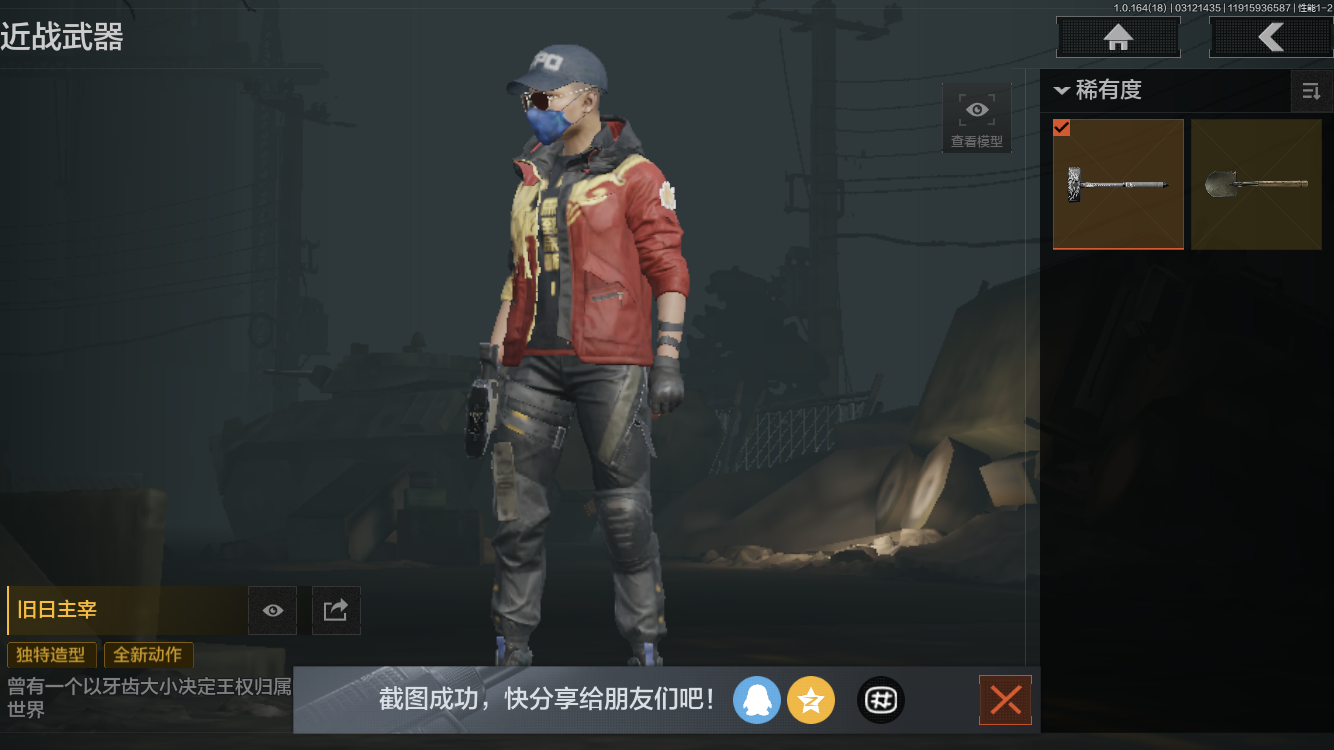The height and width of the screenshot is (750, 1334).
Task: Click the share arrow next to 旧日主宰
Action: click(336, 610)
